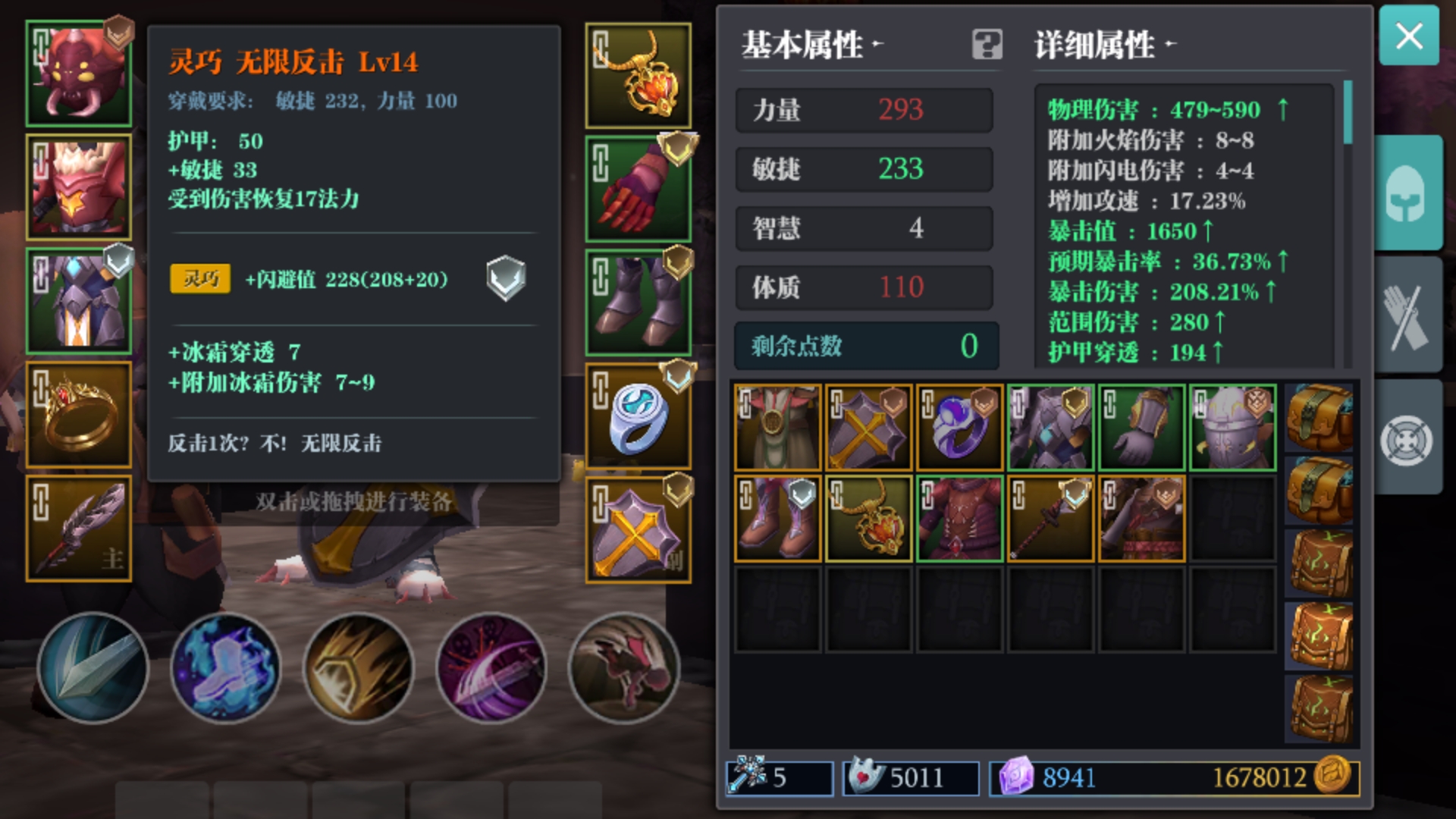
Task: Click the yellow 灵巧 label in the tooltip
Action: tap(199, 279)
